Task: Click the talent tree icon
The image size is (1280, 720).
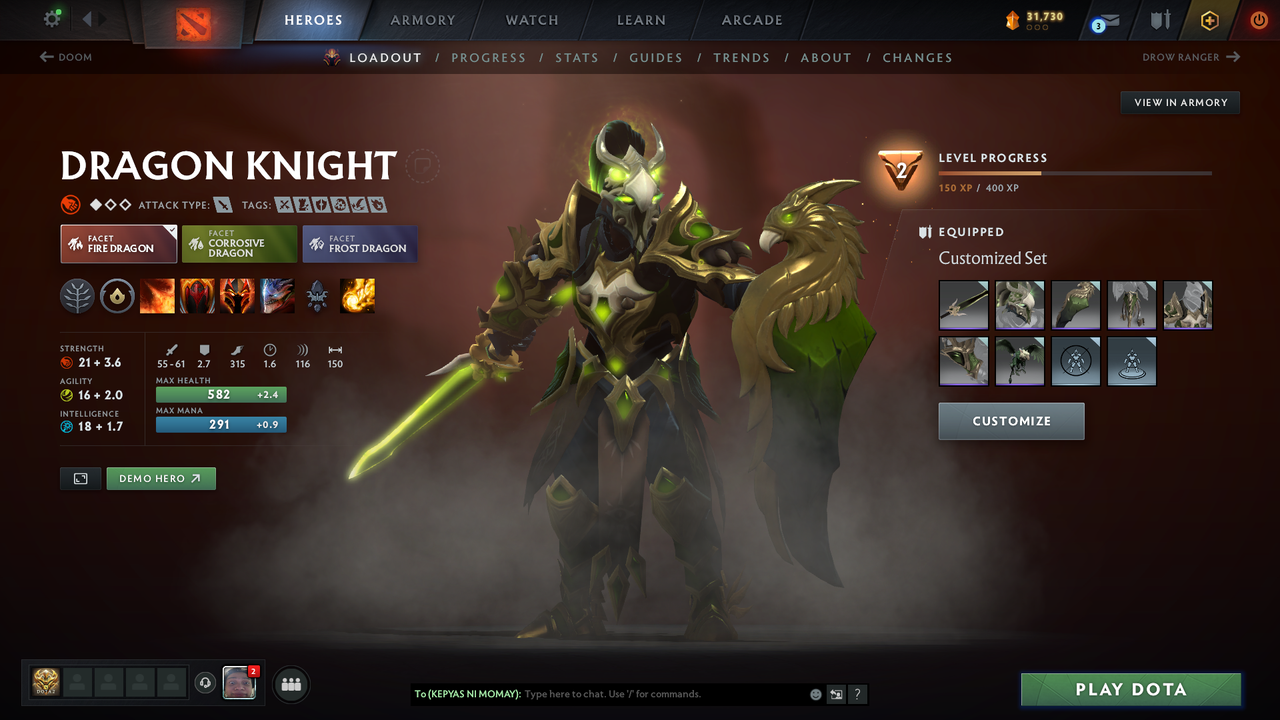Action: (x=77, y=295)
